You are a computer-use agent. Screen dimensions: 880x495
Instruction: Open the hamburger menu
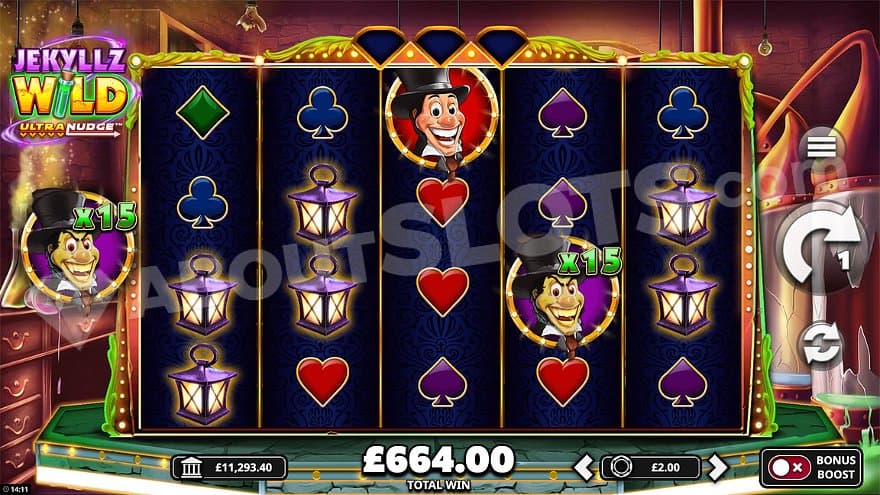(822, 147)
